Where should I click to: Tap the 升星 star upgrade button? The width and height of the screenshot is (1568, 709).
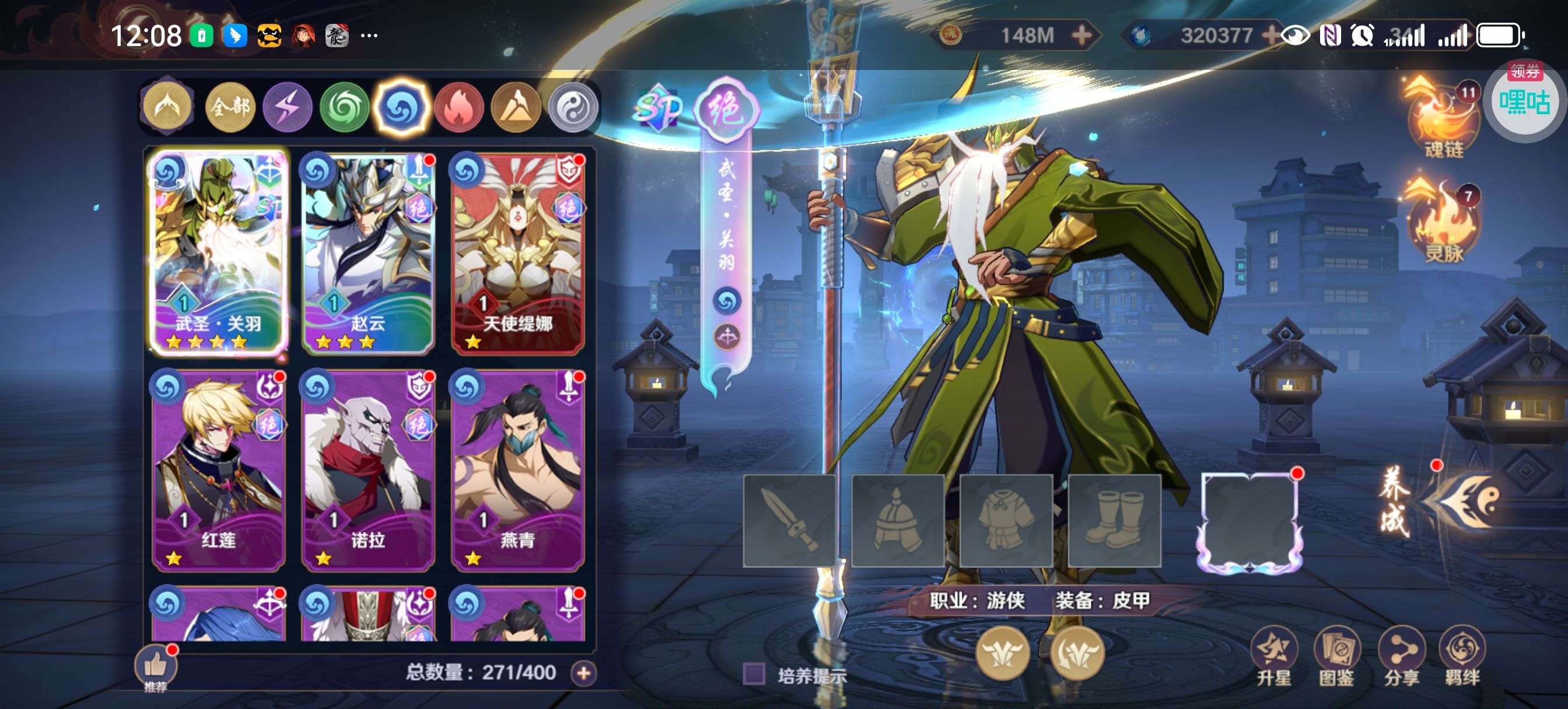point(1273,657)
